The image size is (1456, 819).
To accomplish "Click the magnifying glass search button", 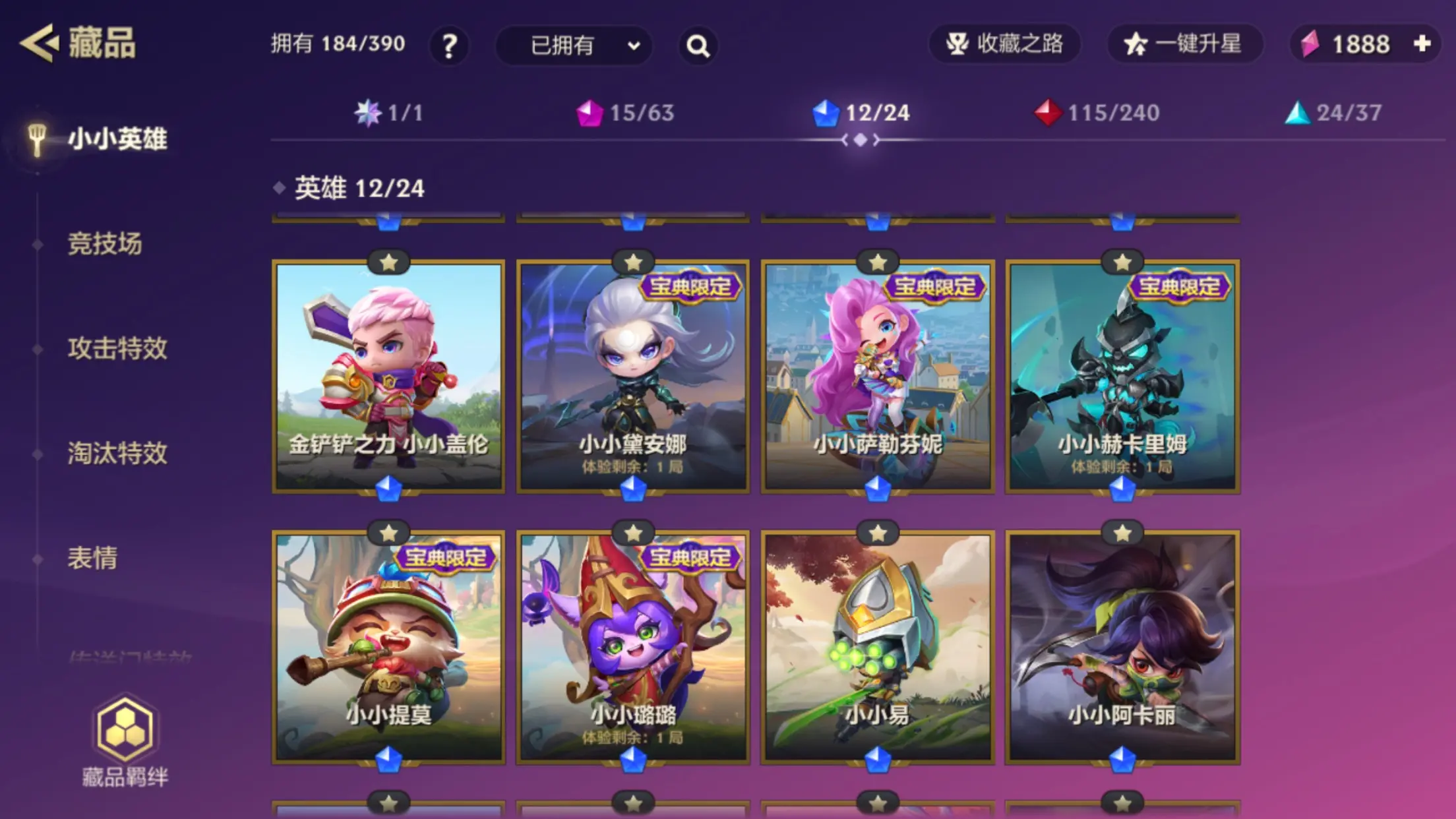I will click(x=698, y=45).
